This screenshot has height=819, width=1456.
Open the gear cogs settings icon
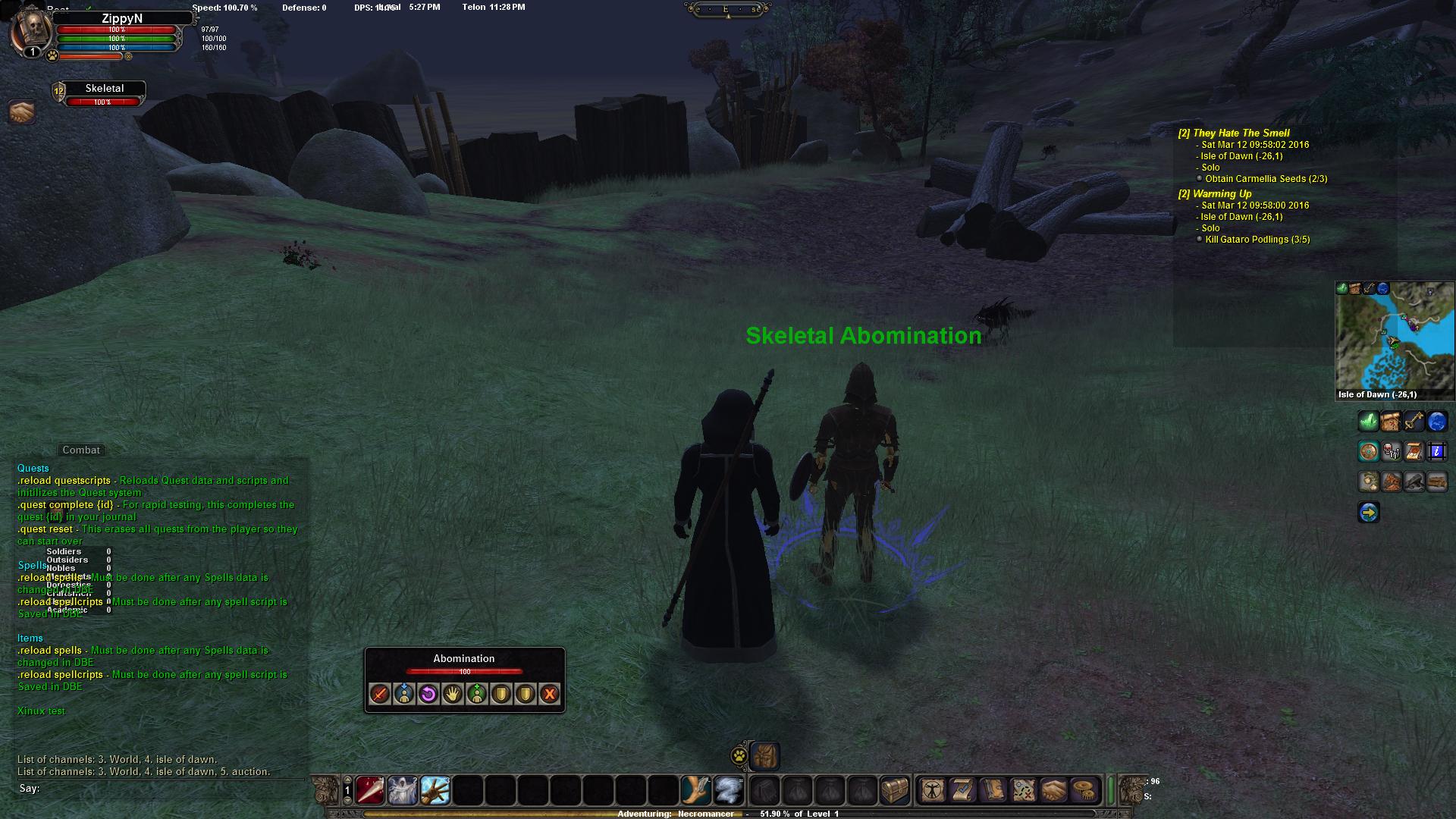(x=1085, y=791)
